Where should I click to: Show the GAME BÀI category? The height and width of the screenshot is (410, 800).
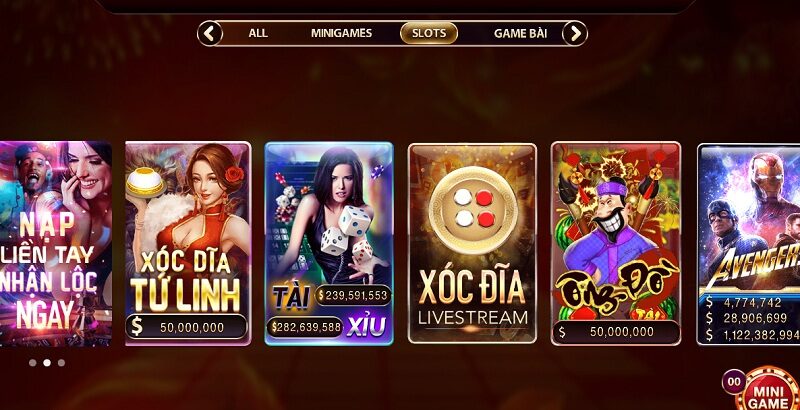pos(520,33)
